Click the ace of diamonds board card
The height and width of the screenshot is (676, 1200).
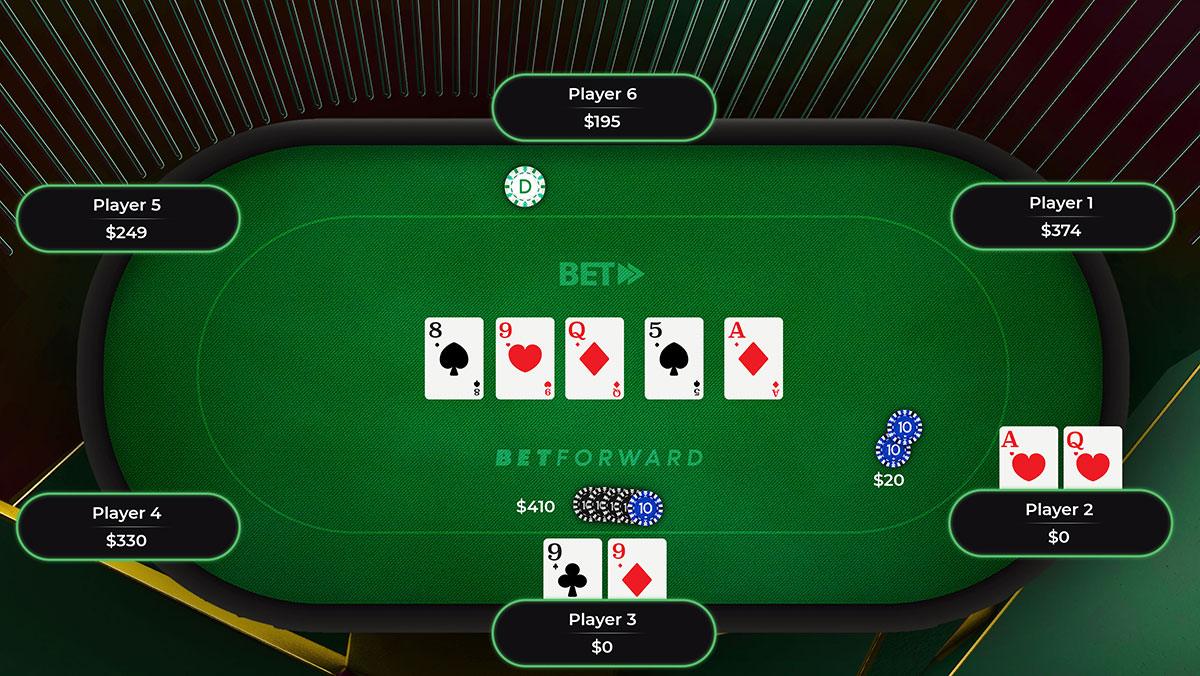[x=753, y=358]
